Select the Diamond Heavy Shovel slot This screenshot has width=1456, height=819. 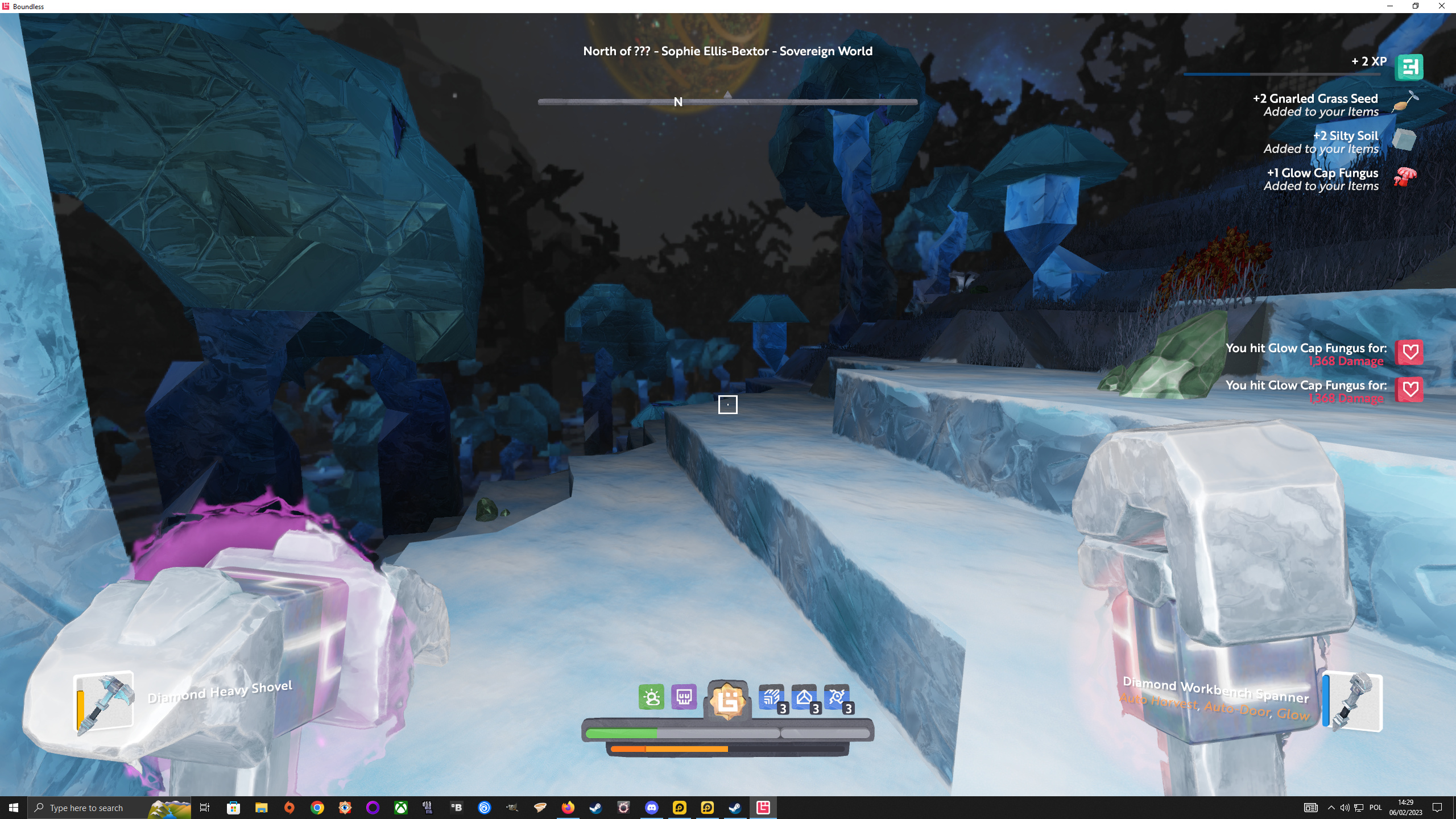[105, 702]
